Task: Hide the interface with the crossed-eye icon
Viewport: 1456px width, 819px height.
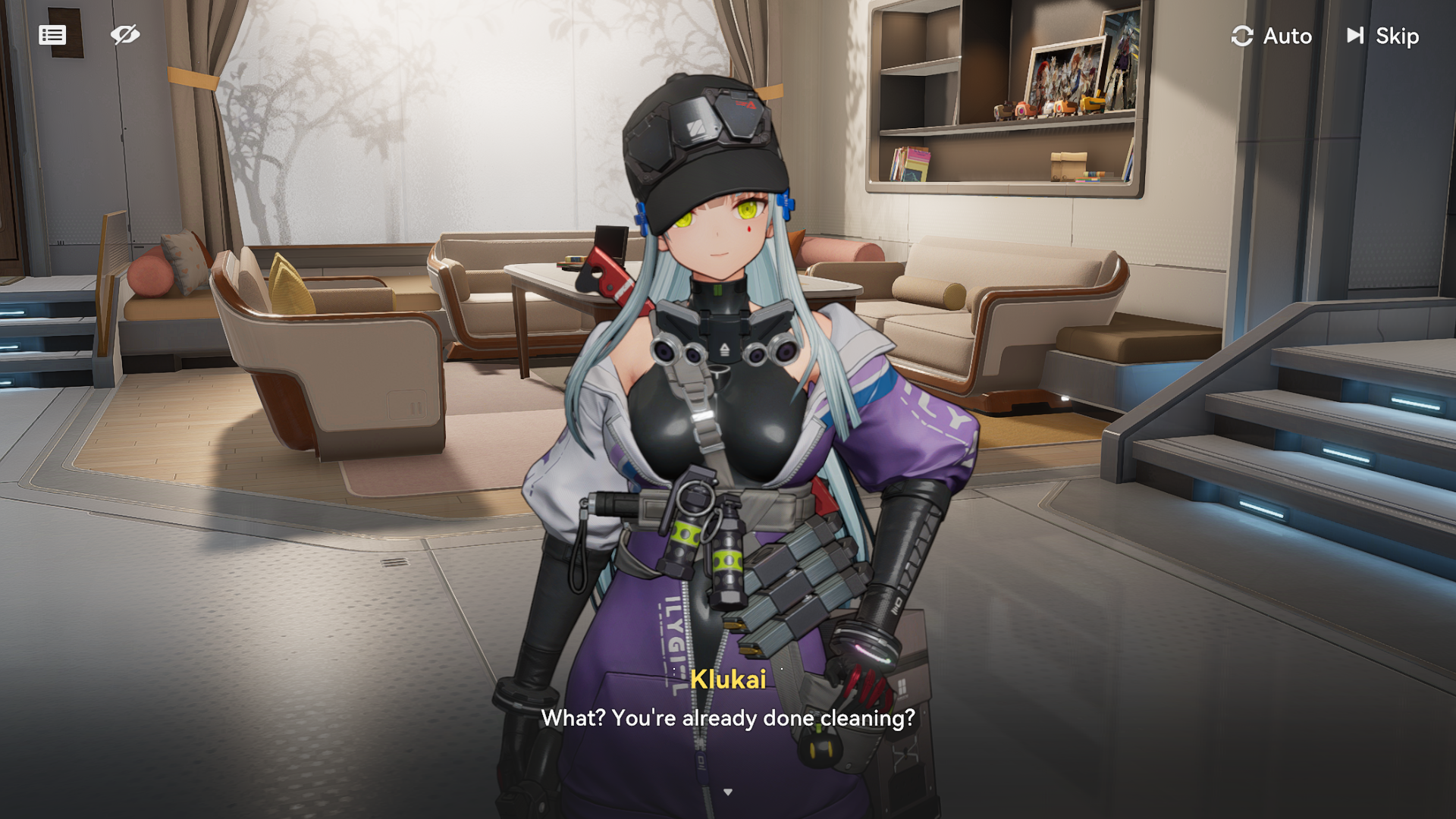Action: coord(125,35)
